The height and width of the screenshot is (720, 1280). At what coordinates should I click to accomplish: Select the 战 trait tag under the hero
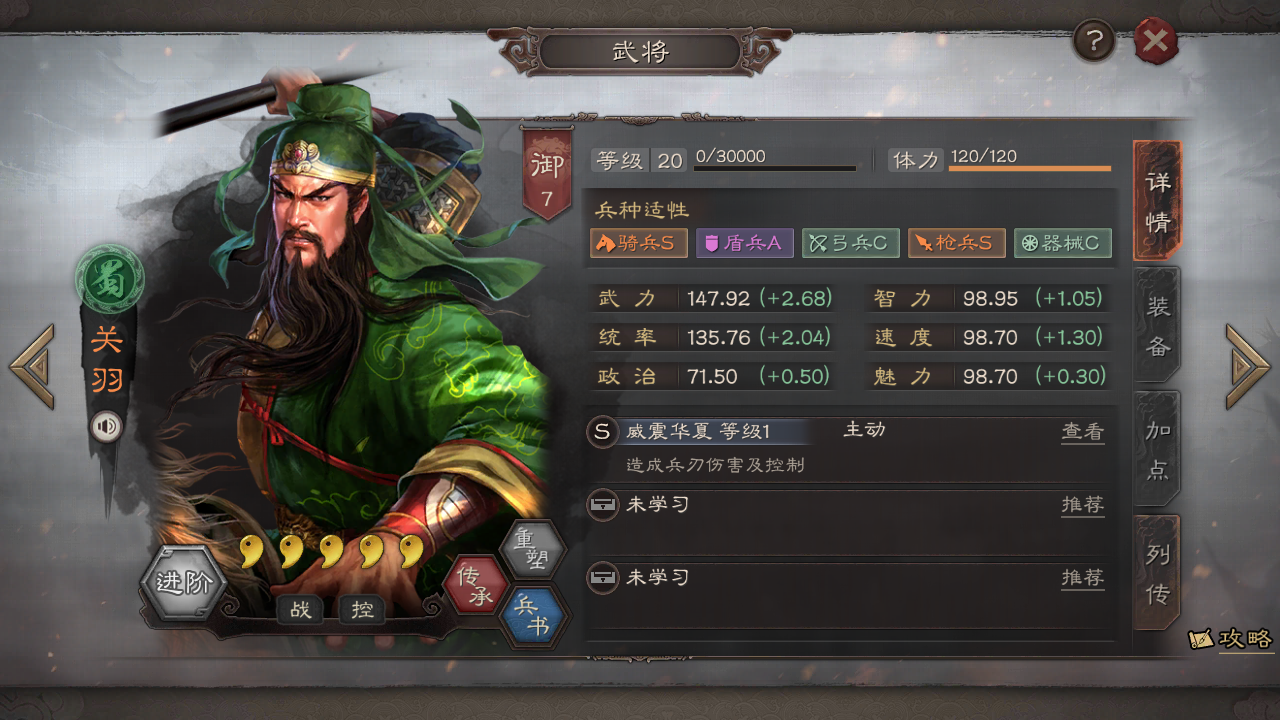coord(301,609)
